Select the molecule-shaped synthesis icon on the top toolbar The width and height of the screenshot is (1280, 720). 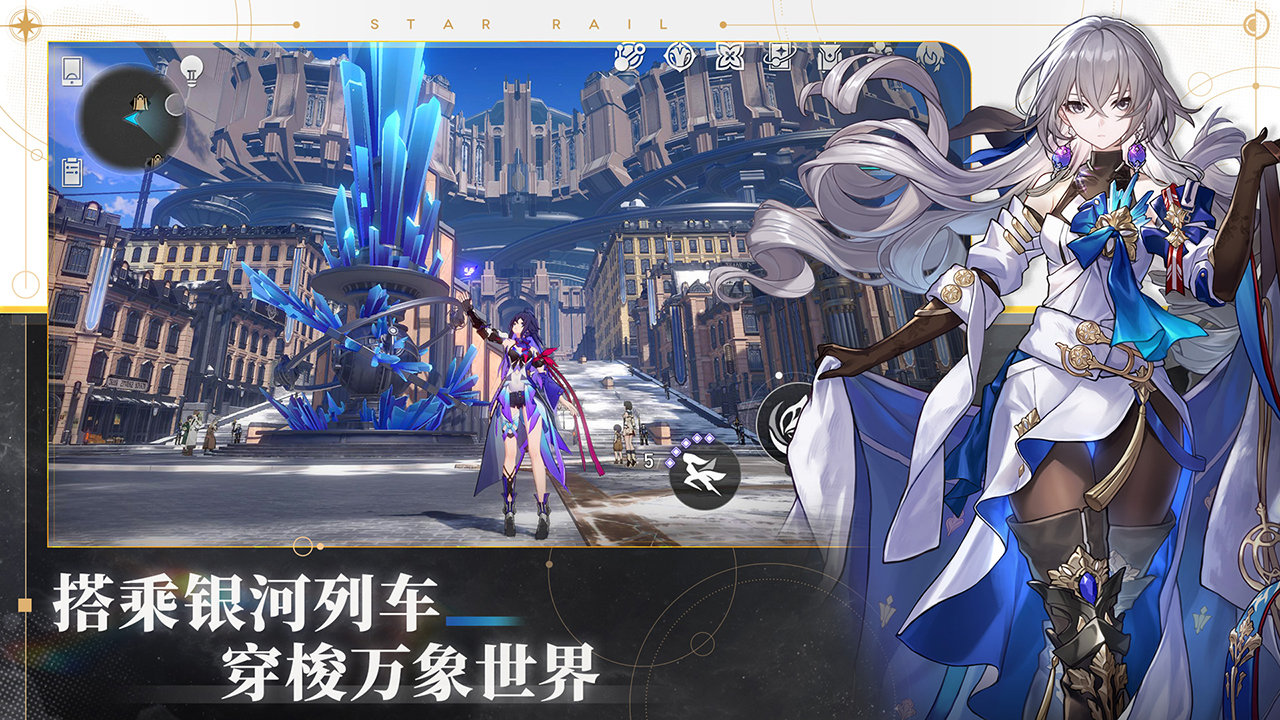[629, 56]
